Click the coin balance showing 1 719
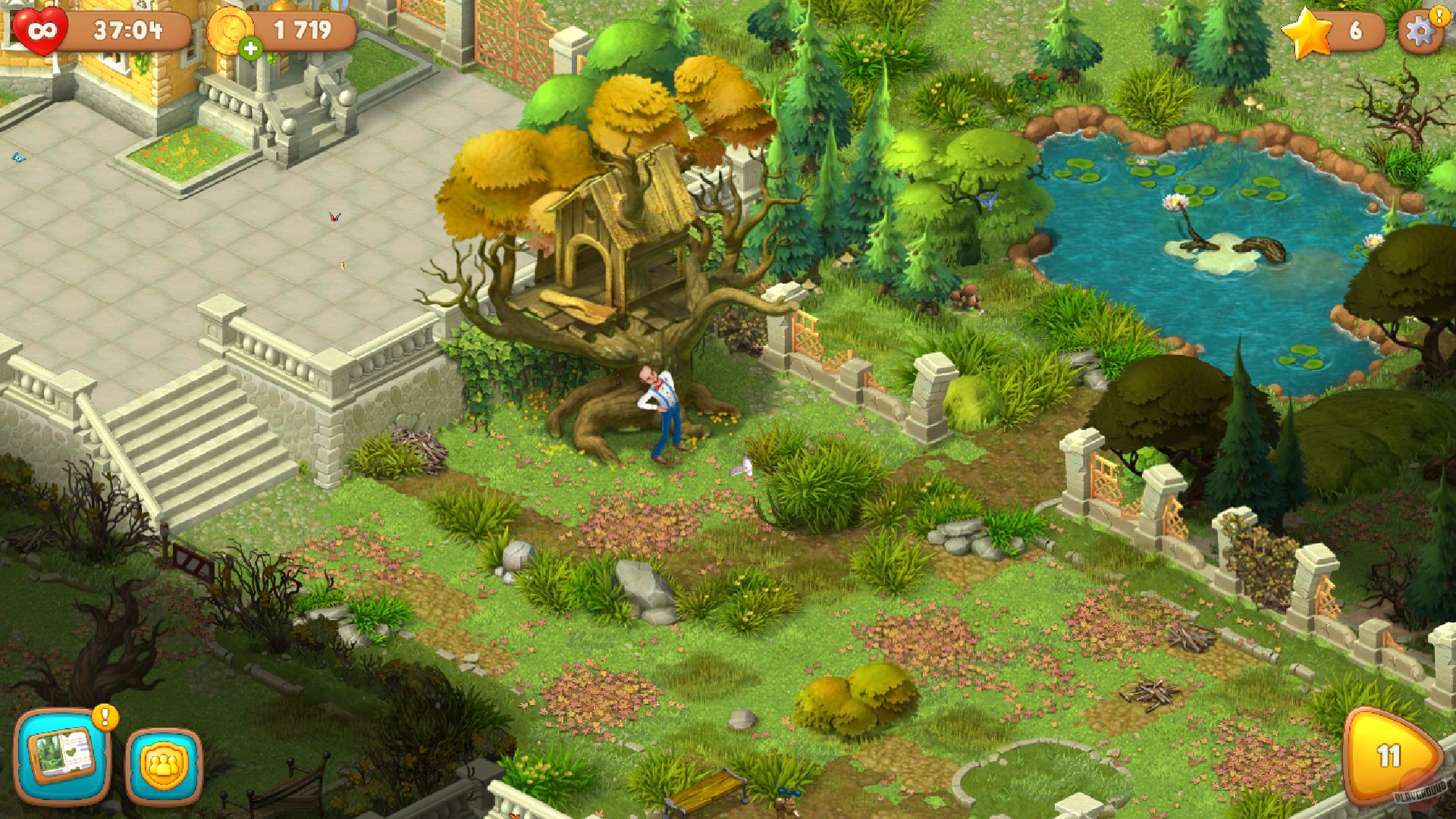The image size is (1456, 819). point(303,30)
